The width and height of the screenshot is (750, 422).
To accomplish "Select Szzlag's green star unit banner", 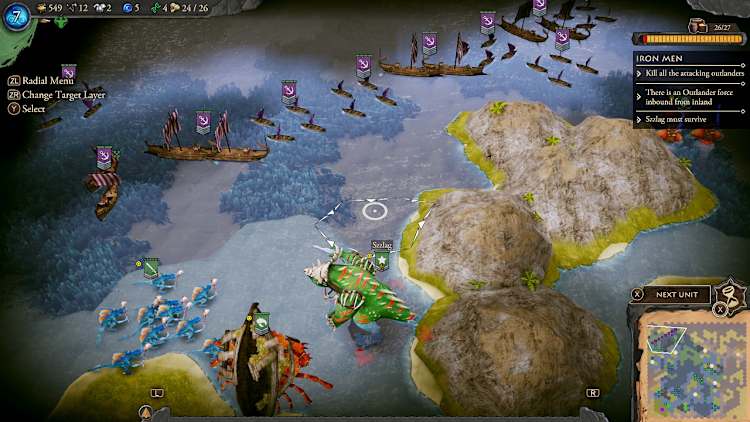I will click(x=381, y=261).
